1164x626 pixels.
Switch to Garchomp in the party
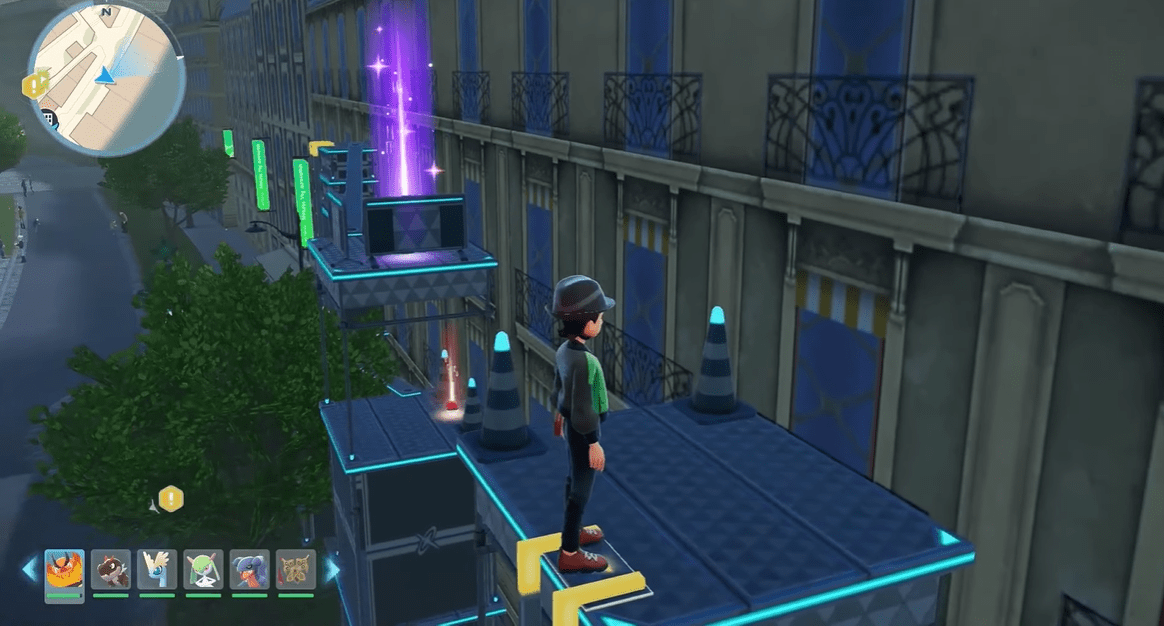[x=250, y=570]
